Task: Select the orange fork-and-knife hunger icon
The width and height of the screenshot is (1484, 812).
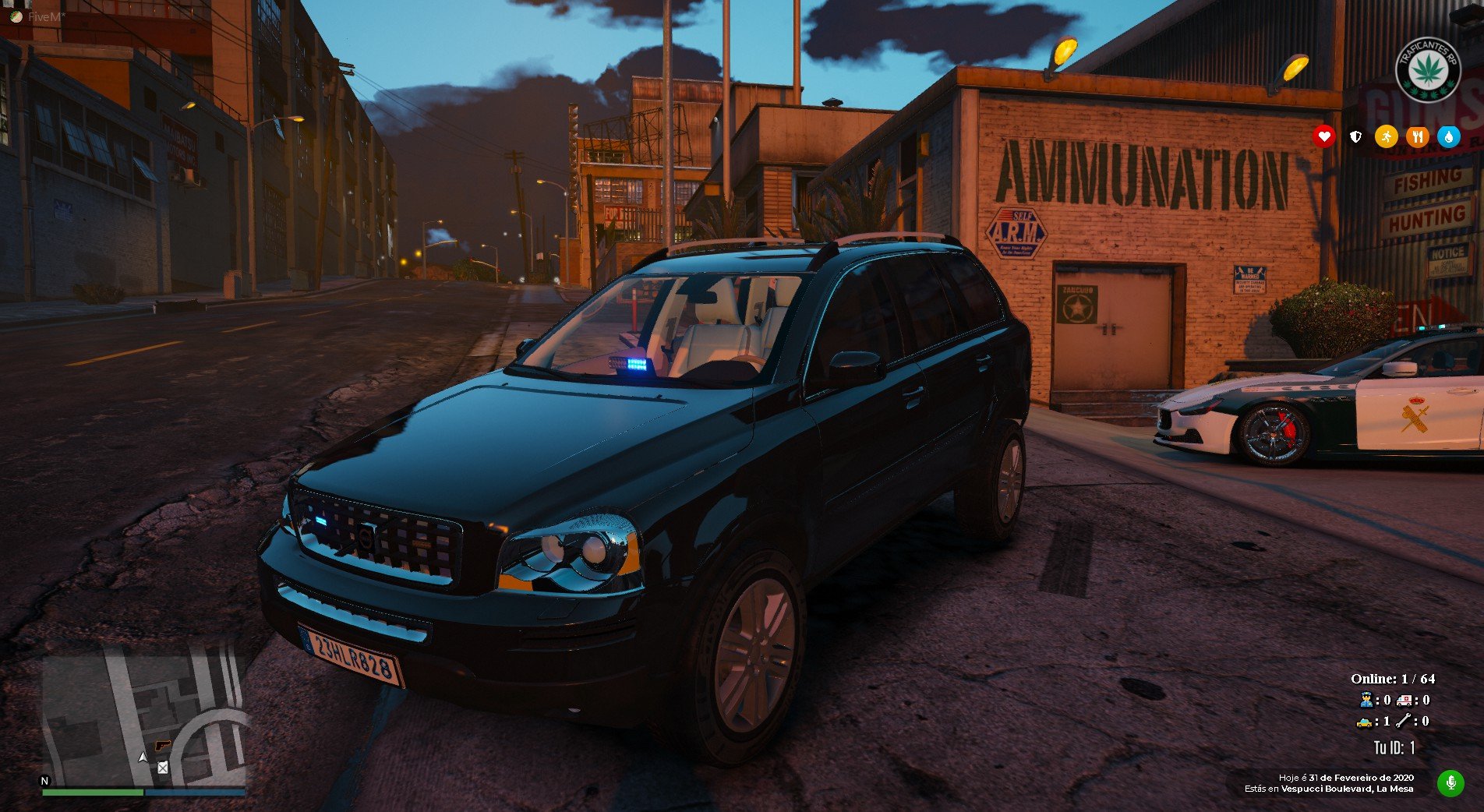Action: click(1417, 136)
